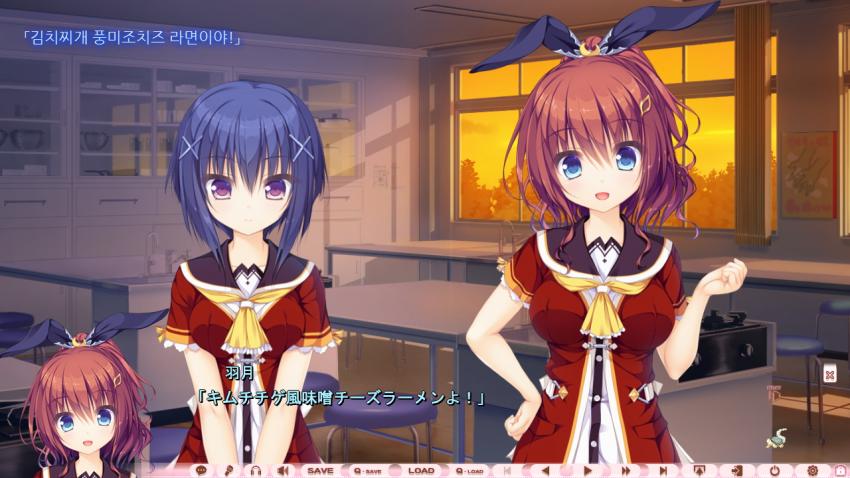Open the speech bubble backlog icon
850x478 pixels.
click(202, 470)
